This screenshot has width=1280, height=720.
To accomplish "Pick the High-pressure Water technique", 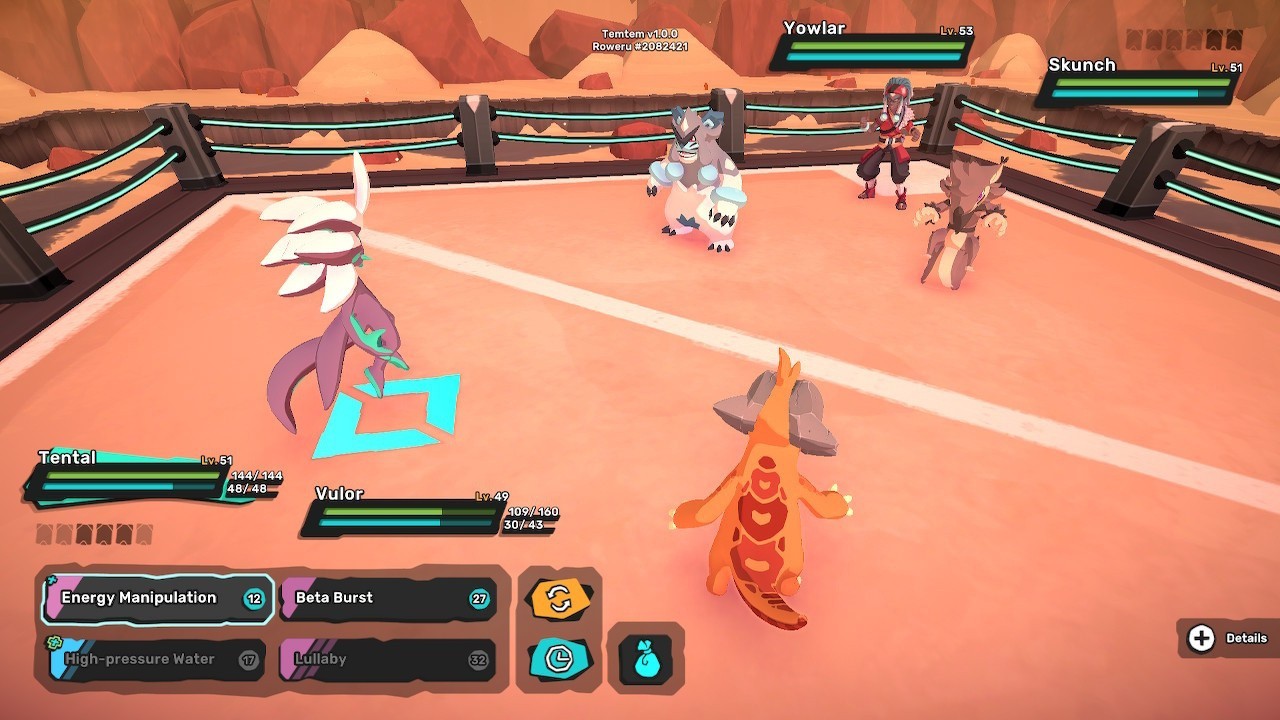I will pyautogui.click(x=157, y=660).
